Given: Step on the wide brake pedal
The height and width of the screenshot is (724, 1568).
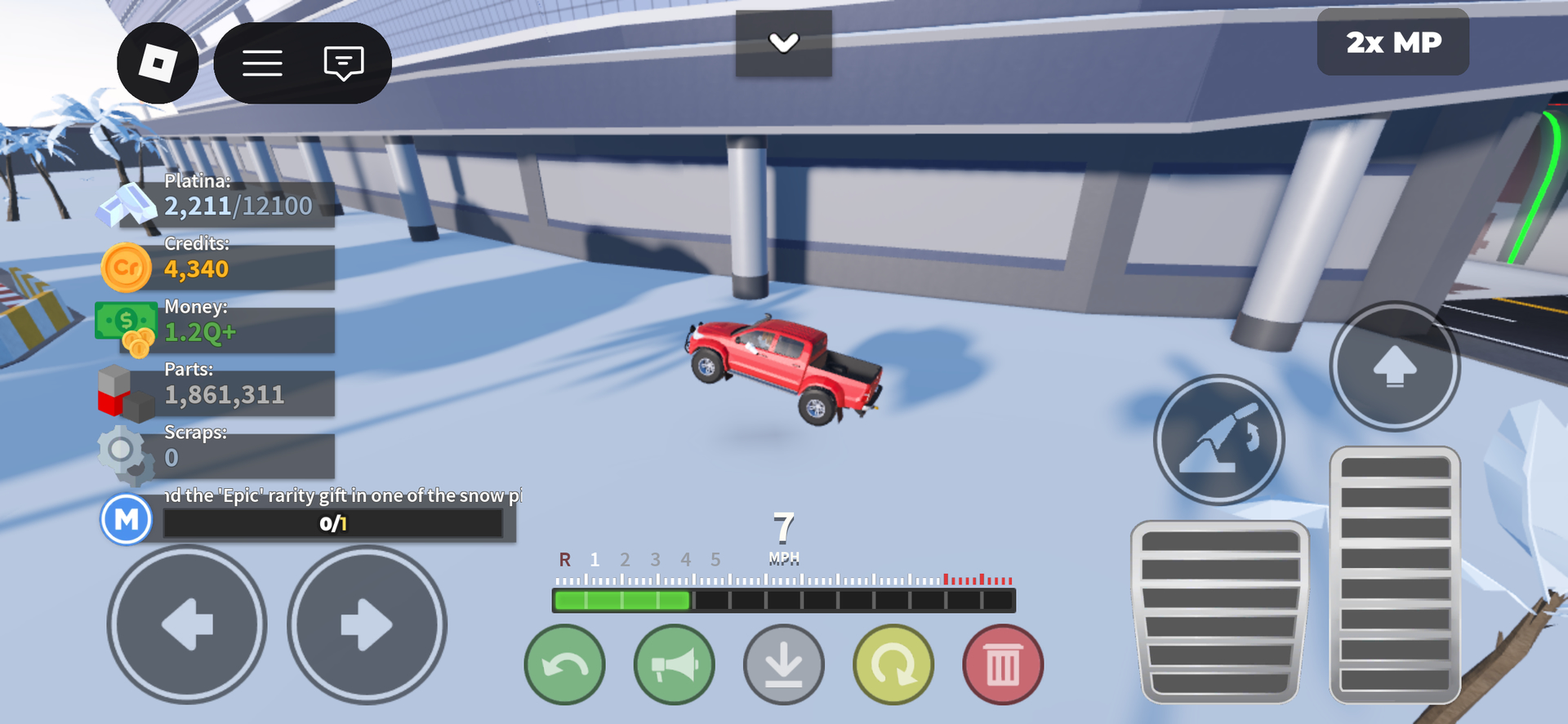Looking at the screenshot, I should (x=1219, y=612).
